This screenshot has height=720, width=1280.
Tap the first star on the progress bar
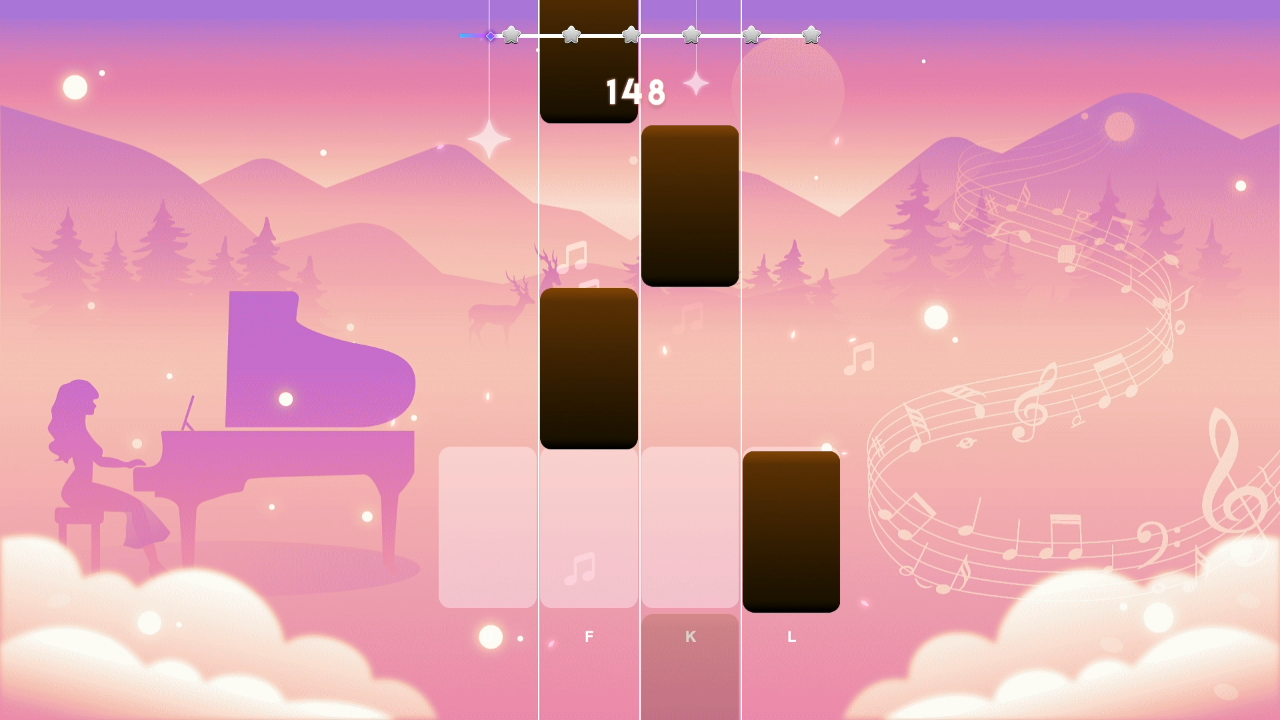511,33
